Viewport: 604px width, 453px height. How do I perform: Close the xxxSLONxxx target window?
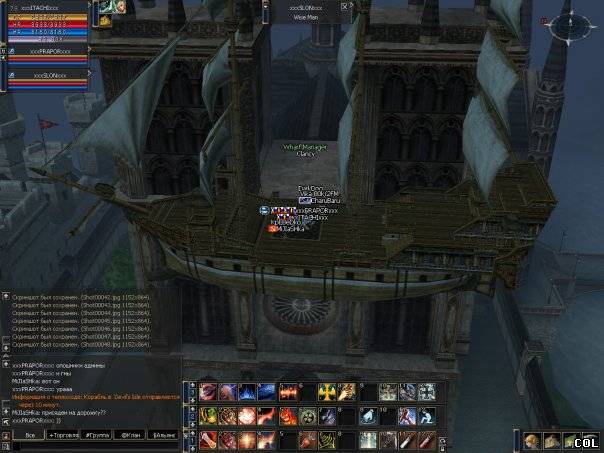coord(345,6)
